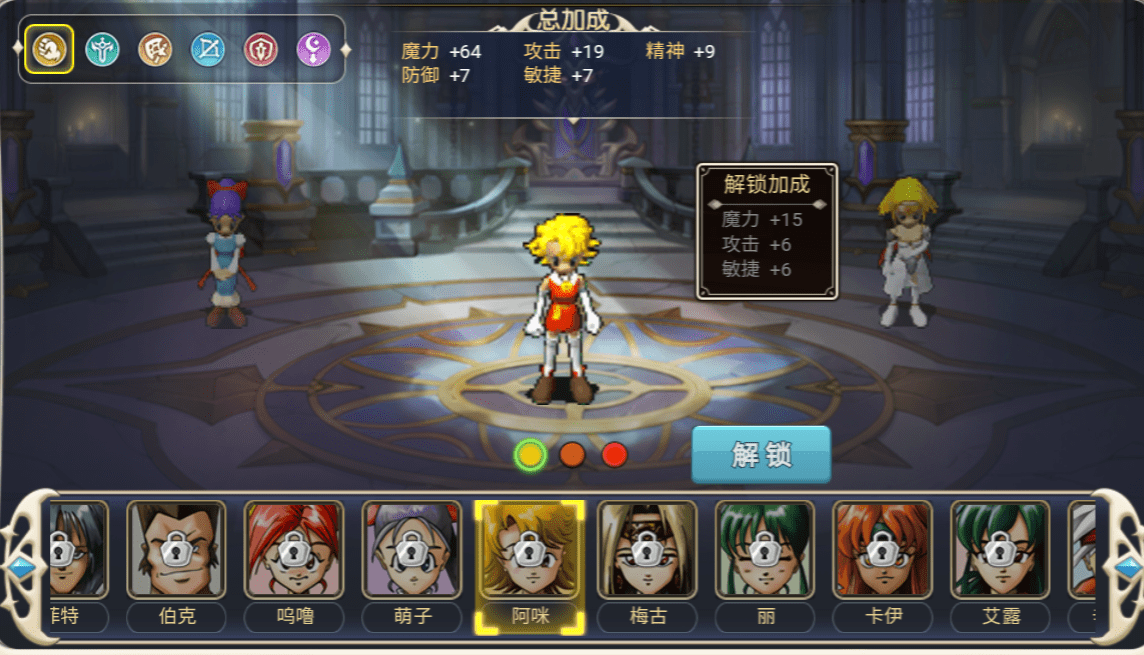Image resolution: width=1144 pixels, height=655 pixels.
Task: Choose the 梅古 character portrait
Action: point(647,549)
